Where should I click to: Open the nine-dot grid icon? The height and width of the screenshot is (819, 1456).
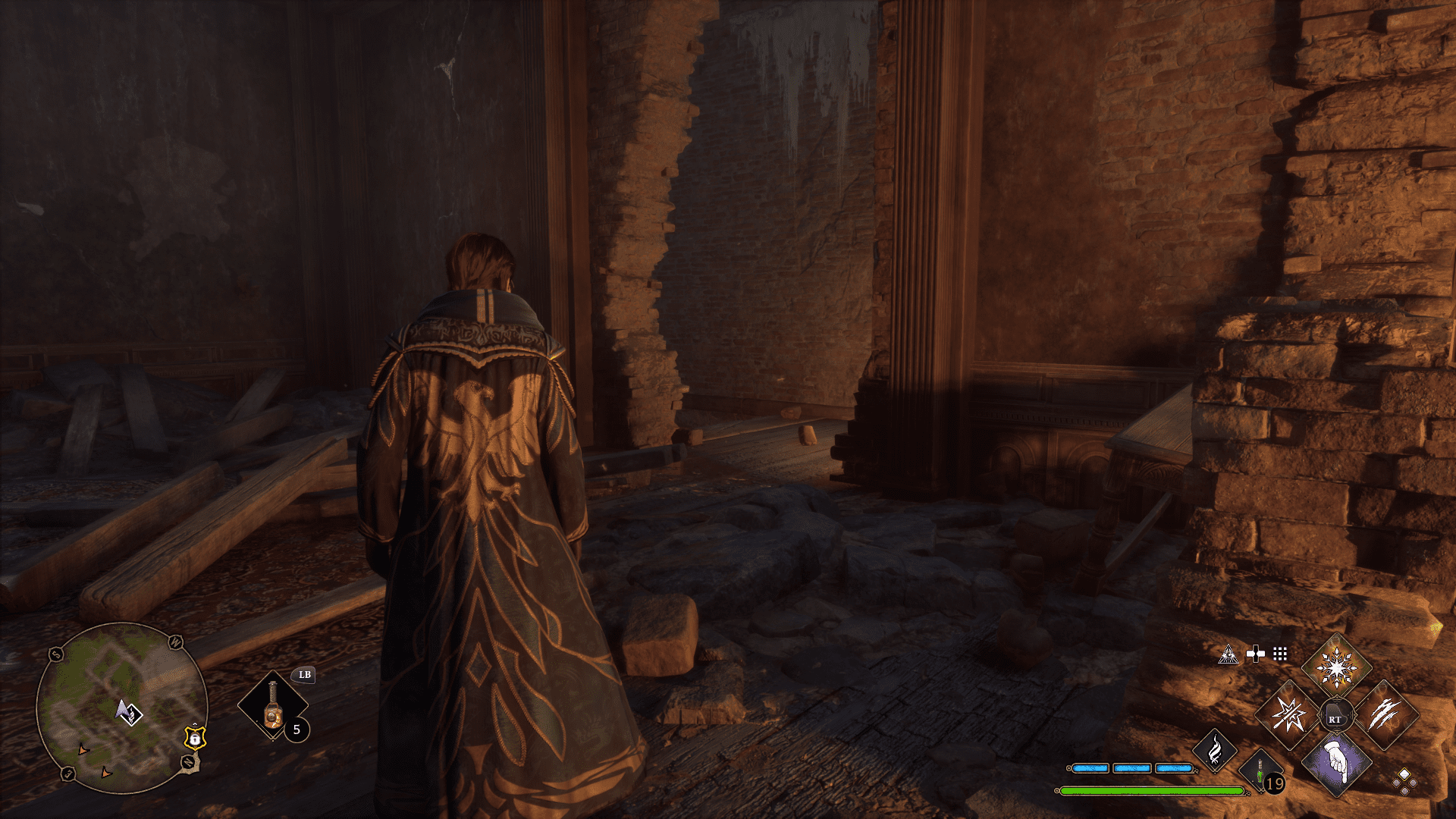tap(1280, 654)
